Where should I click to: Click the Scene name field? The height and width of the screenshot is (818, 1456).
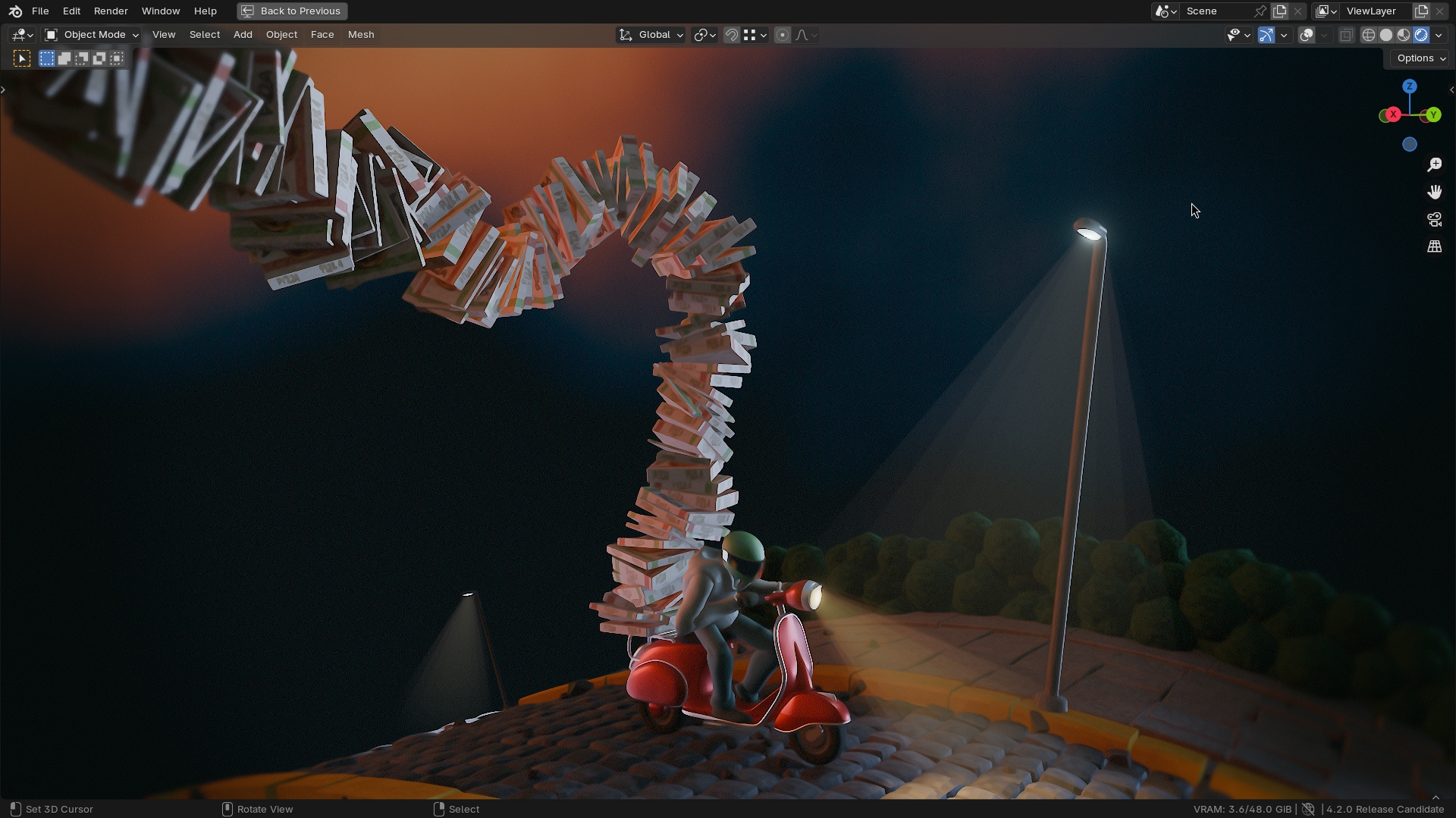(x=1213, y=11)
